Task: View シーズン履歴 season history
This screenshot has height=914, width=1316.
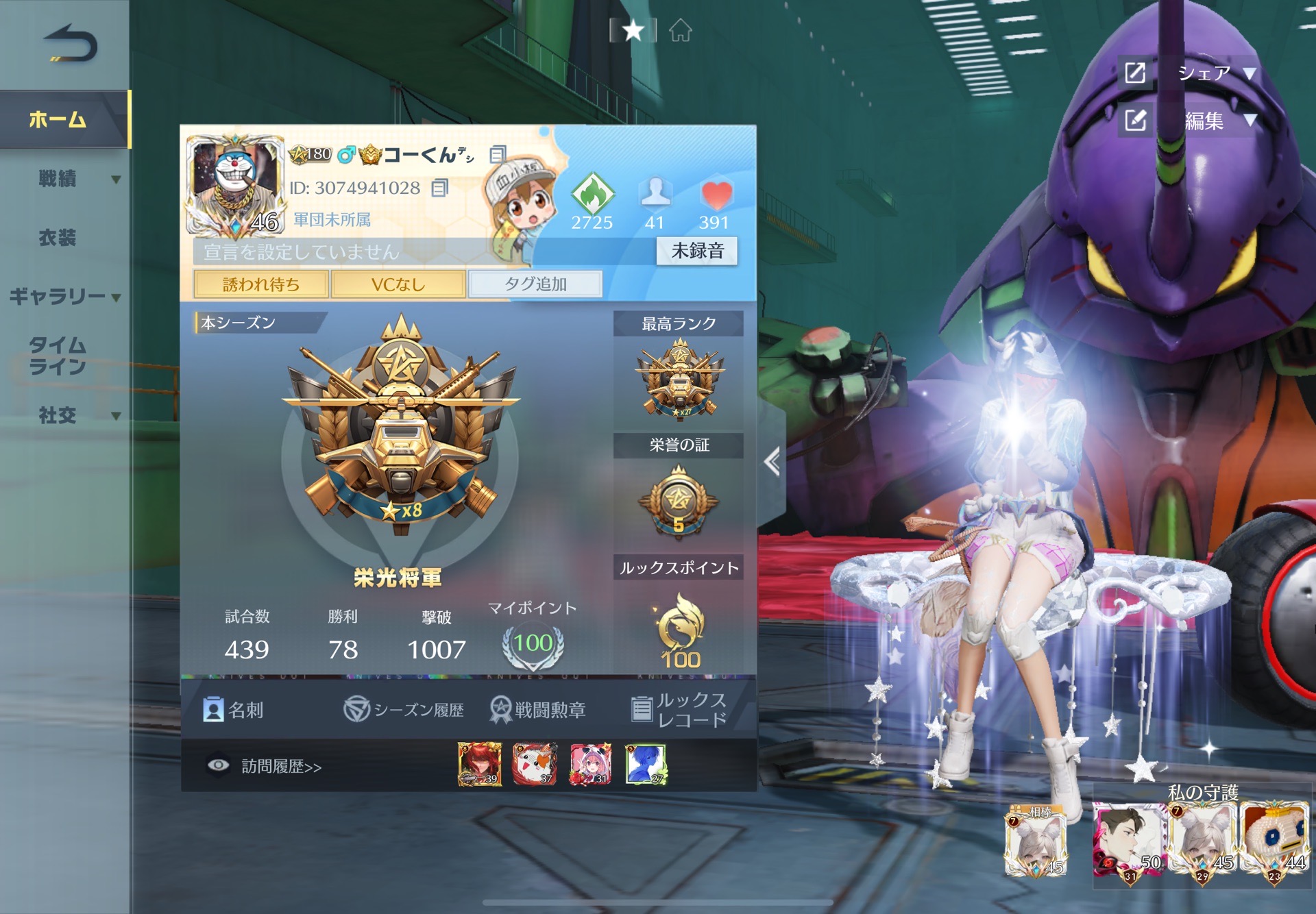Action: (404, 710)
